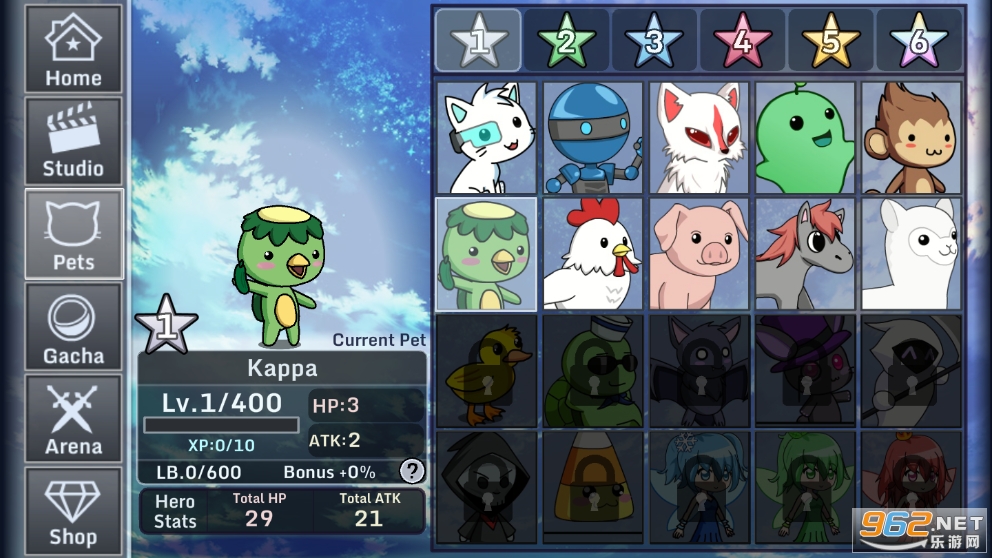Select the Pets menu button
992x558 pixels.
point(73,234)
